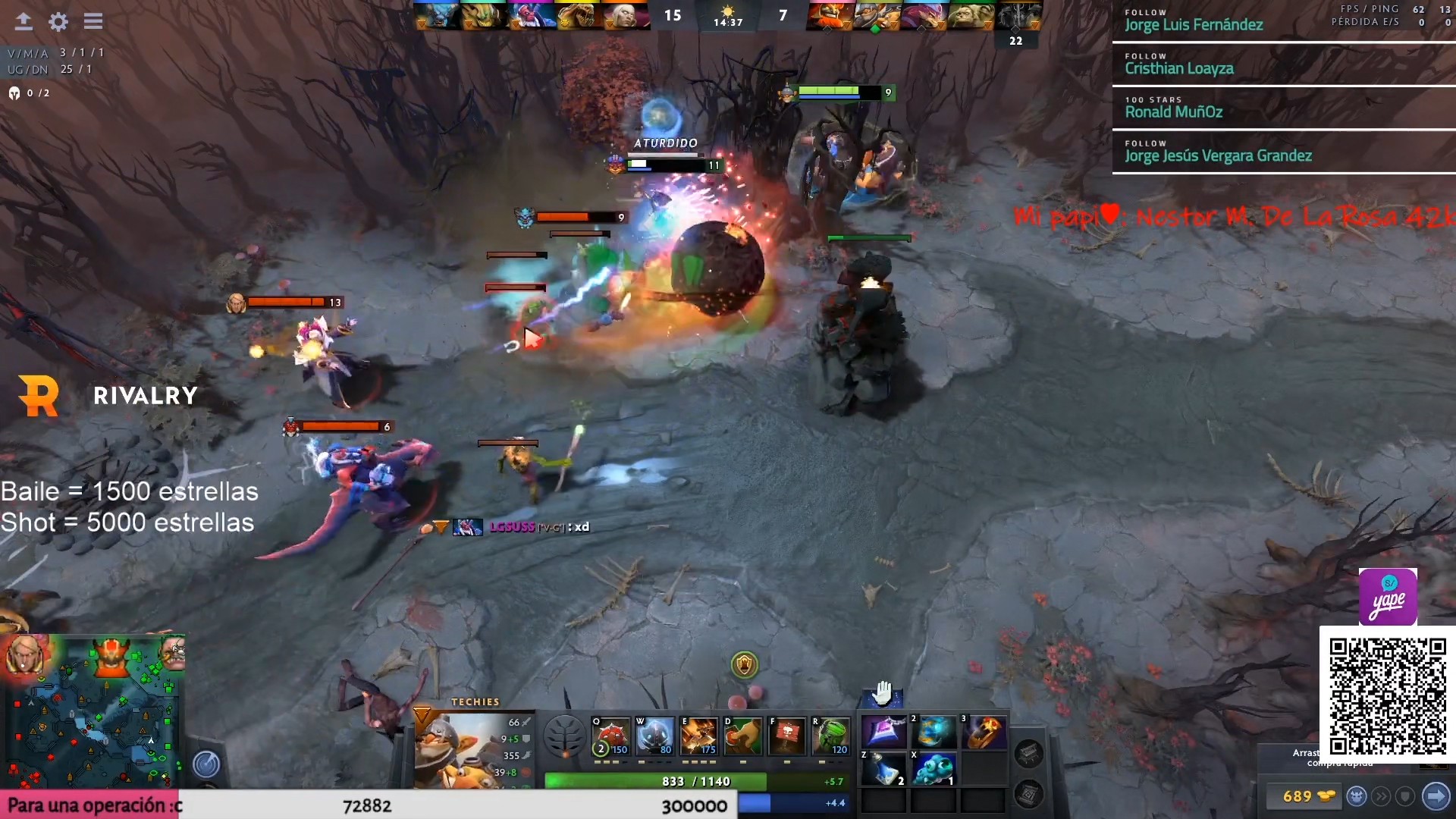Click the minimap
This screenshot has width=1456, height=819.
pyautogui.click(x=91, y=713)
